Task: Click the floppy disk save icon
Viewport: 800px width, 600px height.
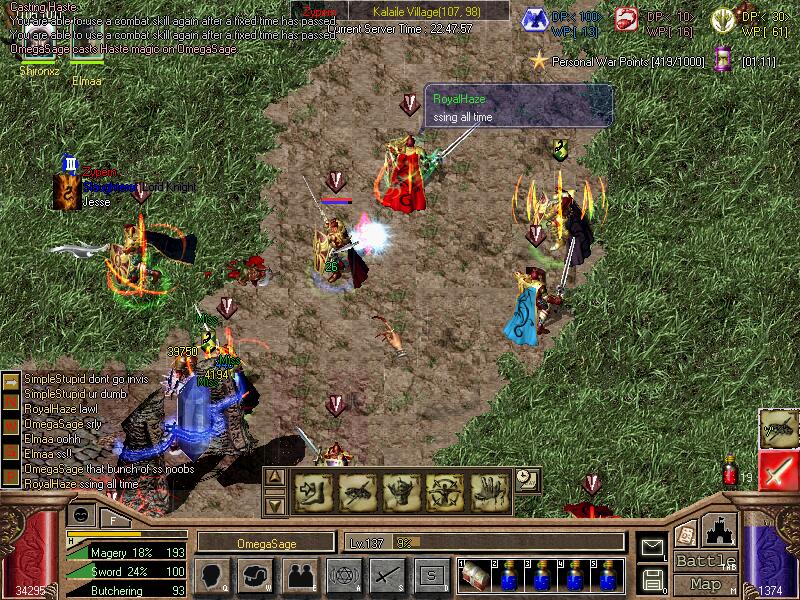Action: point(652,578)
